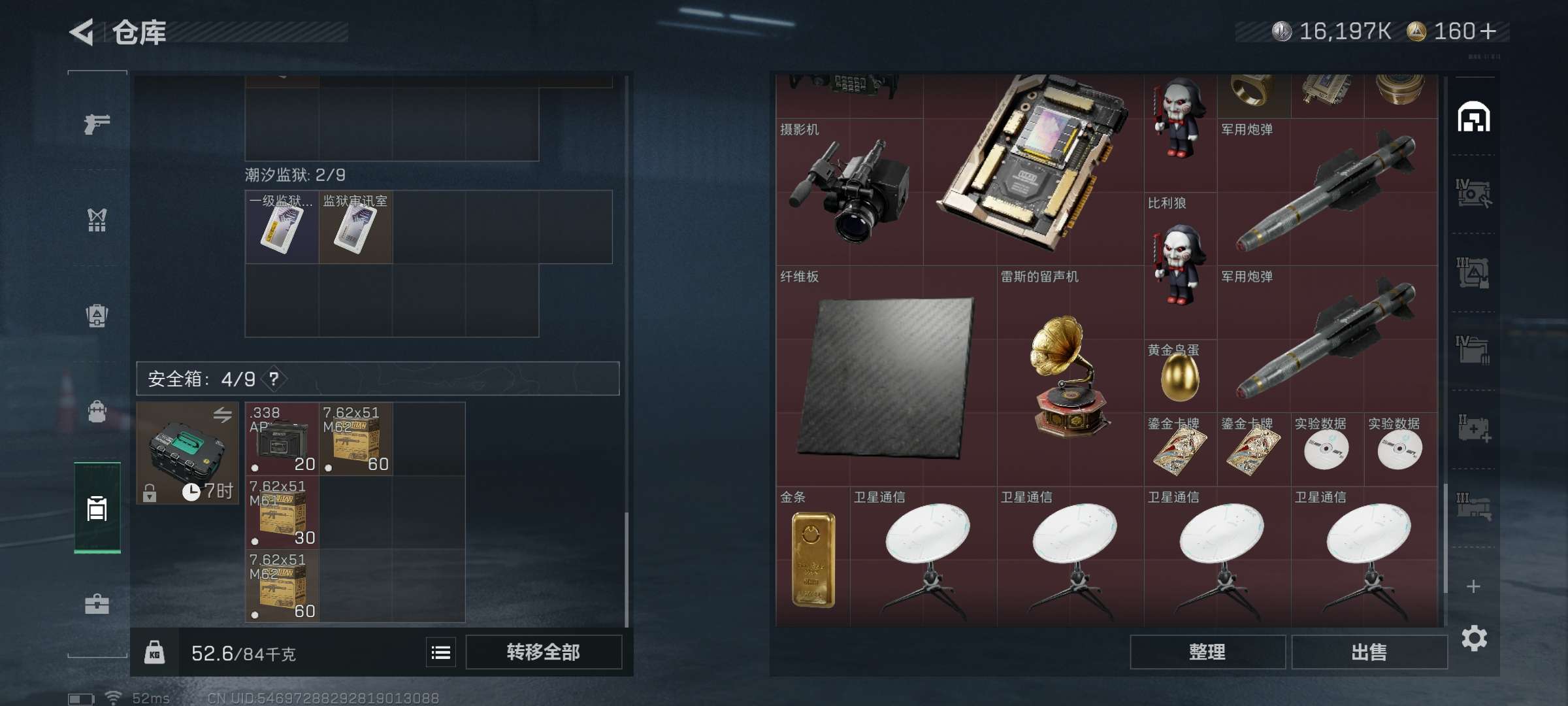This screenshot has width=1568, height=706.
Task: Open the detailed item list icon beside the weight
Action: coord(442,652)
